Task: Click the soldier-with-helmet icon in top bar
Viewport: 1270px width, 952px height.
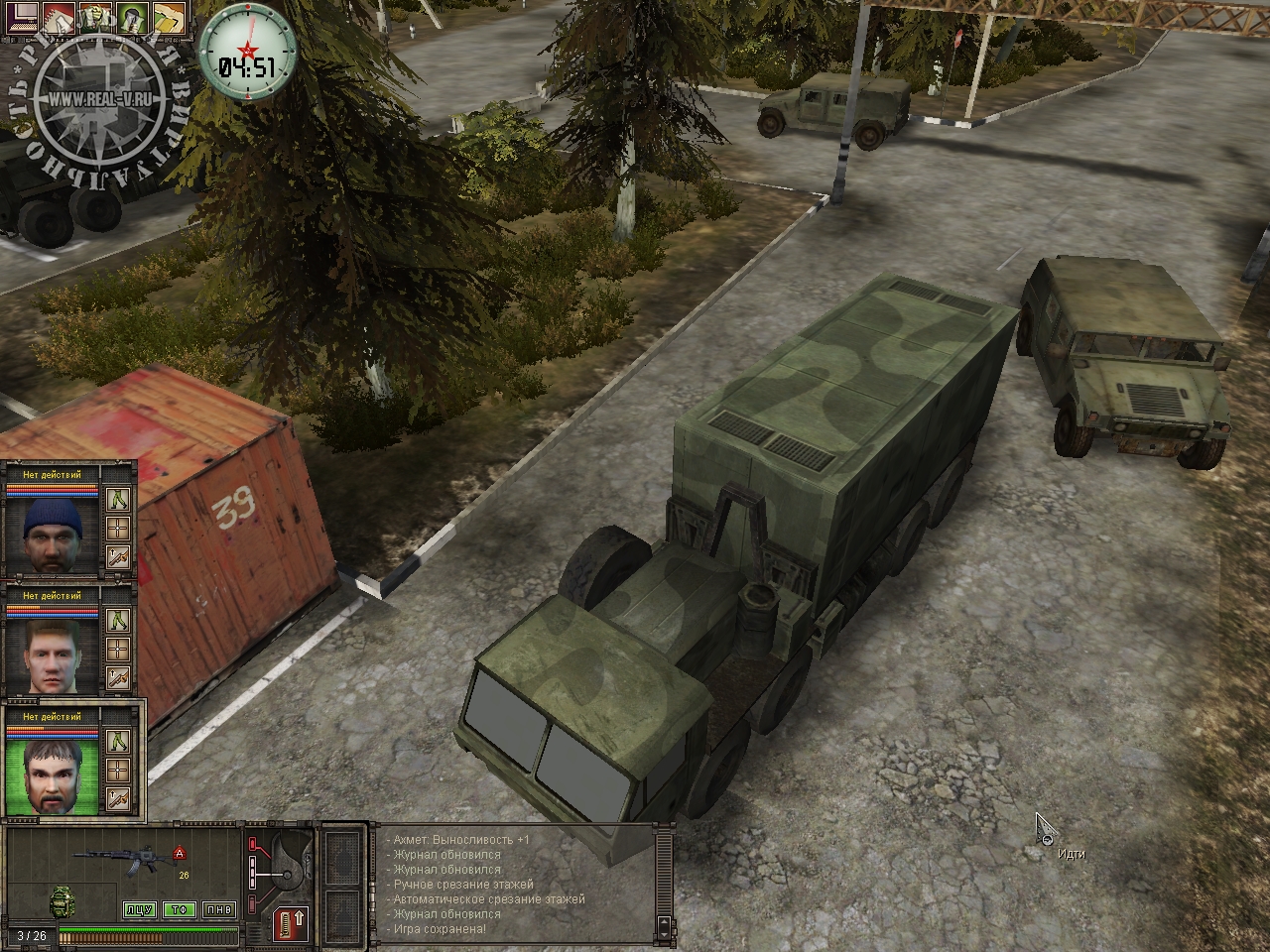Action: 97,17
